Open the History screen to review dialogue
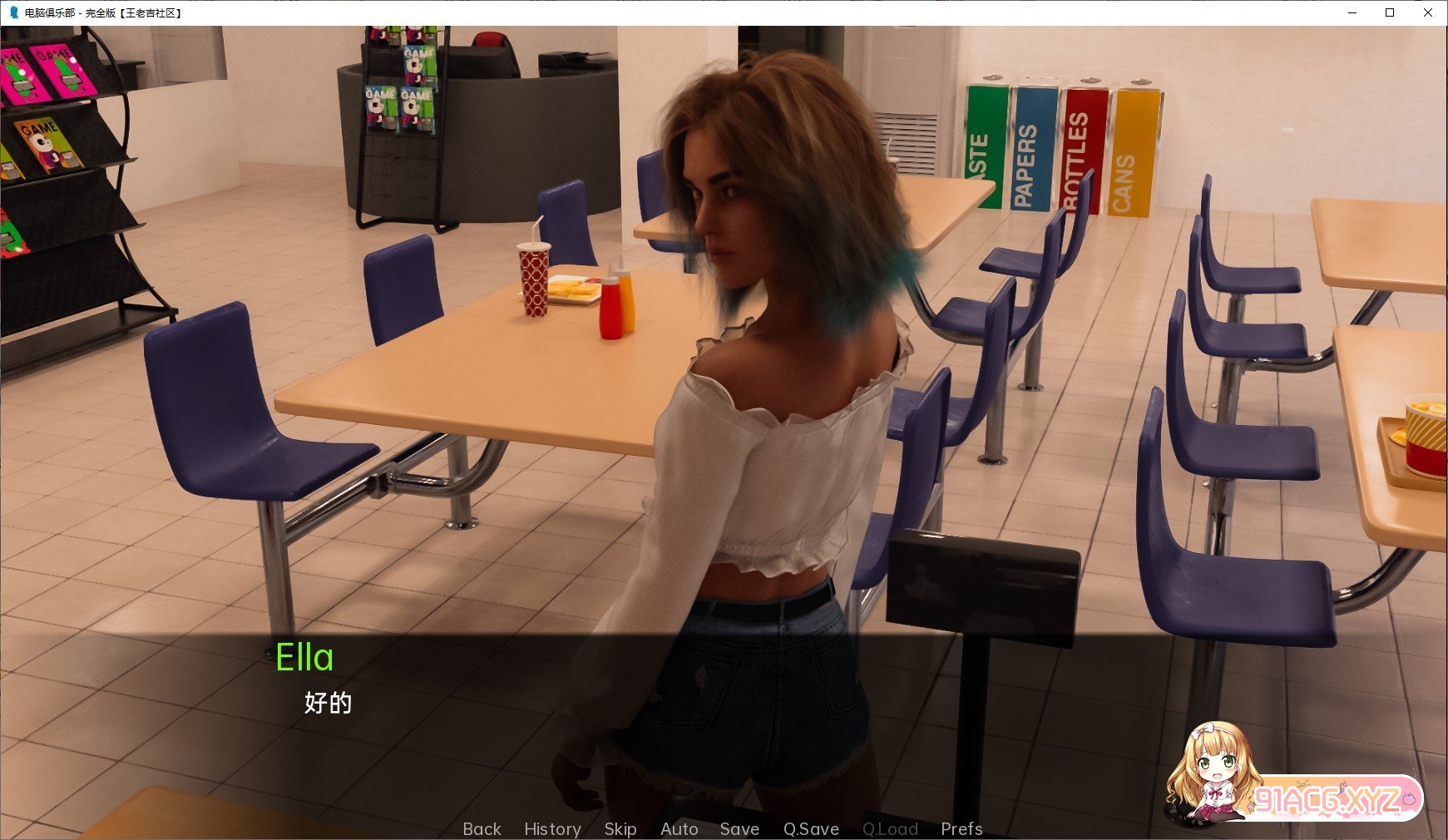Screen dimensions: 1448x840 tap(552, 828)
